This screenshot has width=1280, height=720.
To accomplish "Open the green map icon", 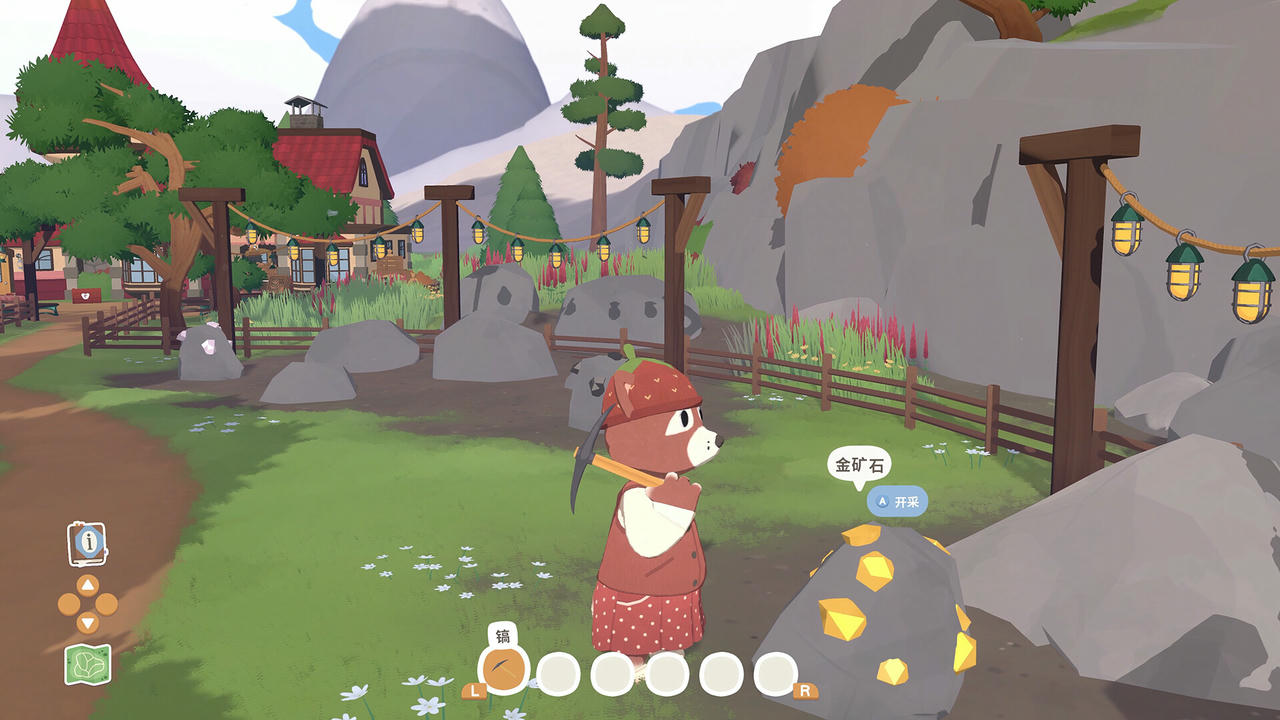I will (x=88, y=664).
